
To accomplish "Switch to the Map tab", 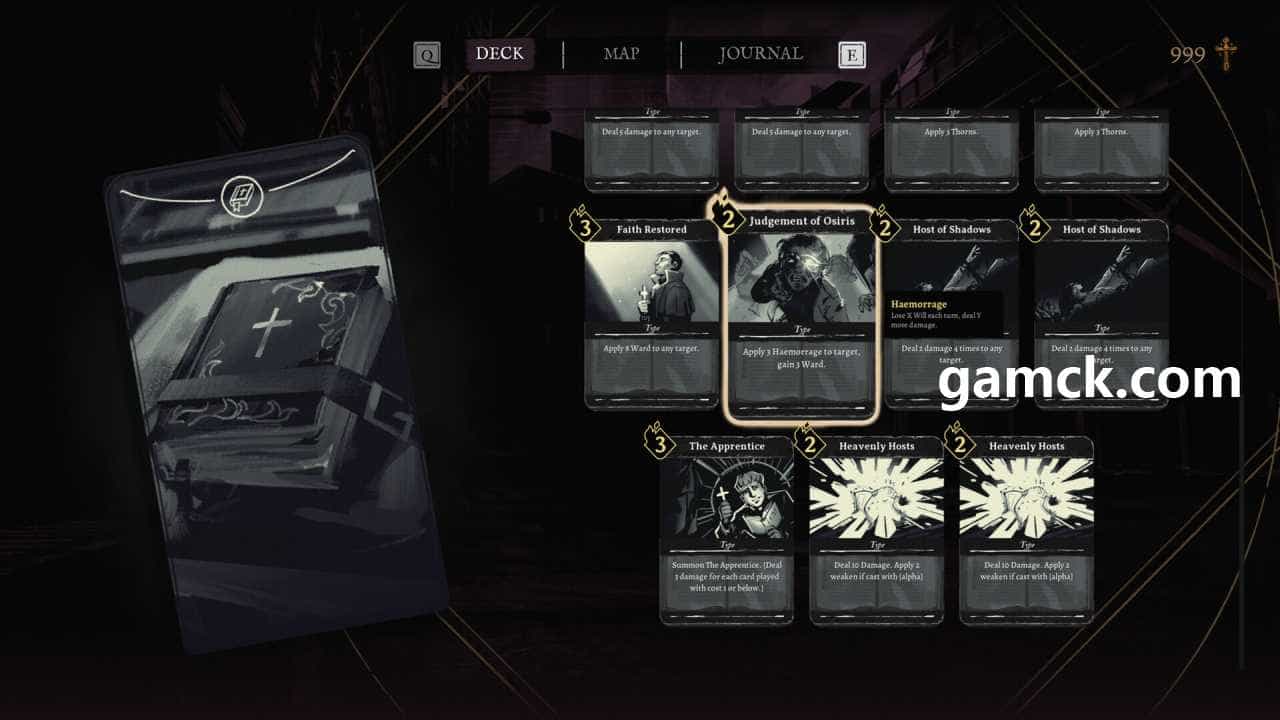I will pyautogui.click(x=621, y=54).
